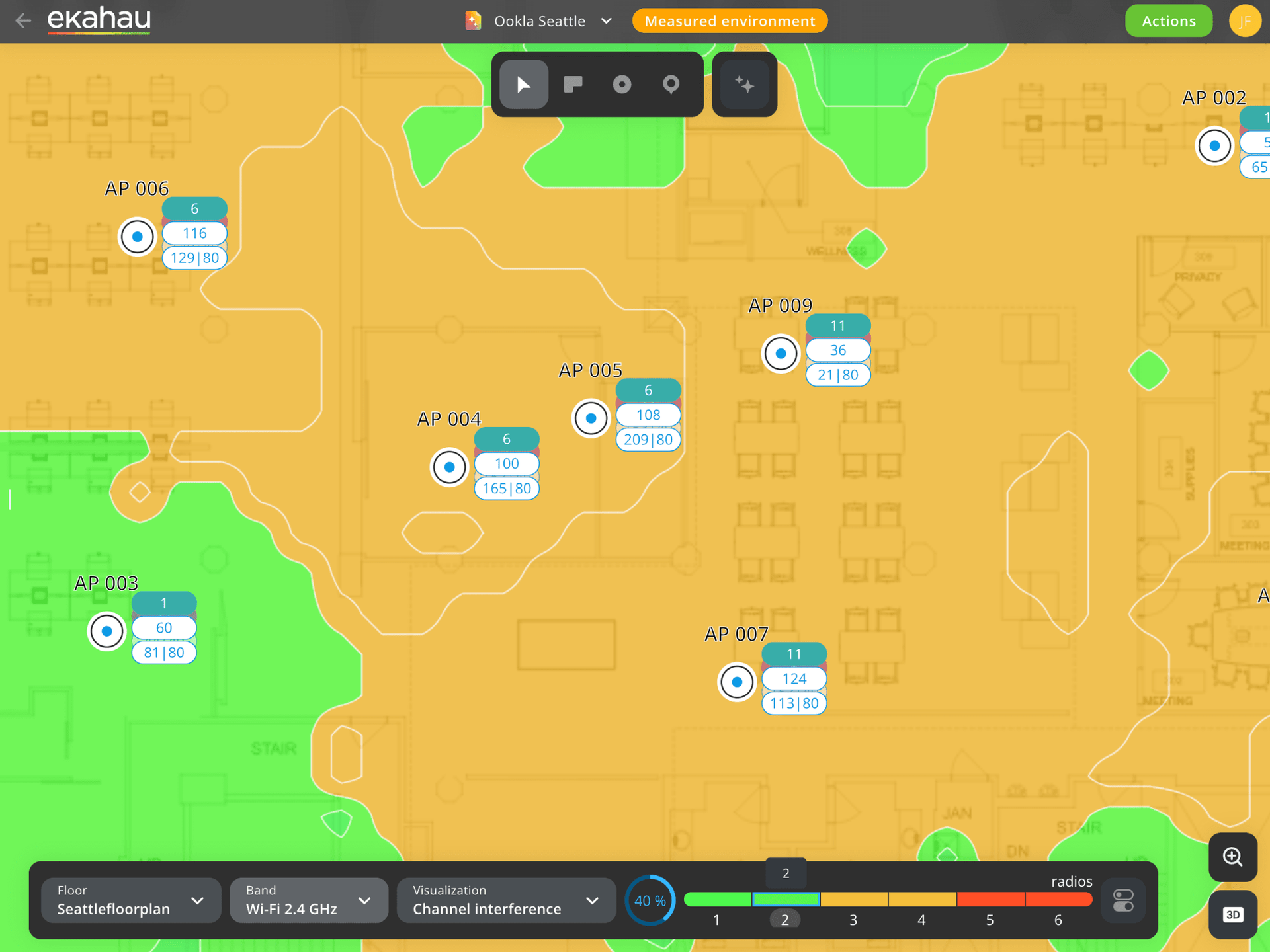Viewport: 1270px width, 952px height.
Task: Toggle the radios switch control
Action: [1123, 900]
